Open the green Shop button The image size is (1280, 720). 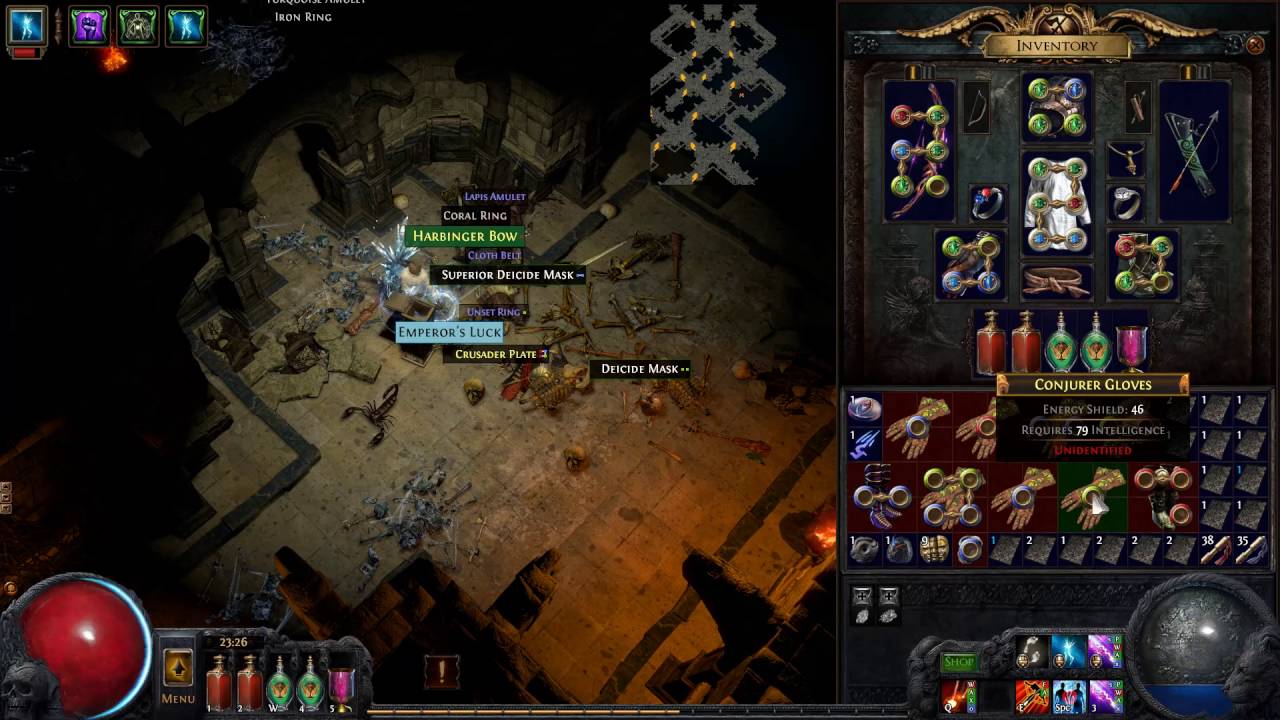[958, 662]
